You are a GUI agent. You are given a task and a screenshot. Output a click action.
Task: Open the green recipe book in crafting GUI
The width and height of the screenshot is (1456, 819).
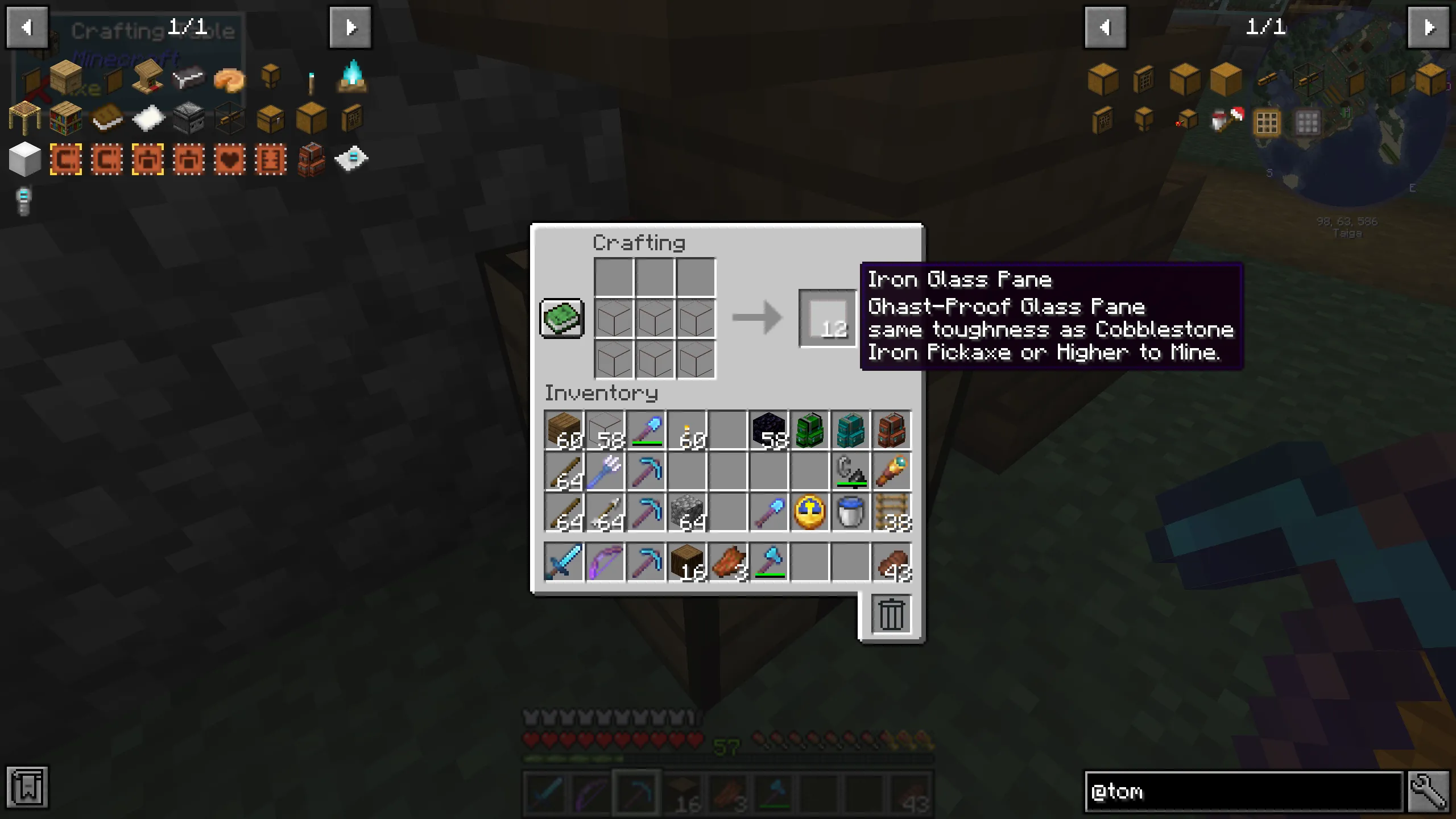561,318
